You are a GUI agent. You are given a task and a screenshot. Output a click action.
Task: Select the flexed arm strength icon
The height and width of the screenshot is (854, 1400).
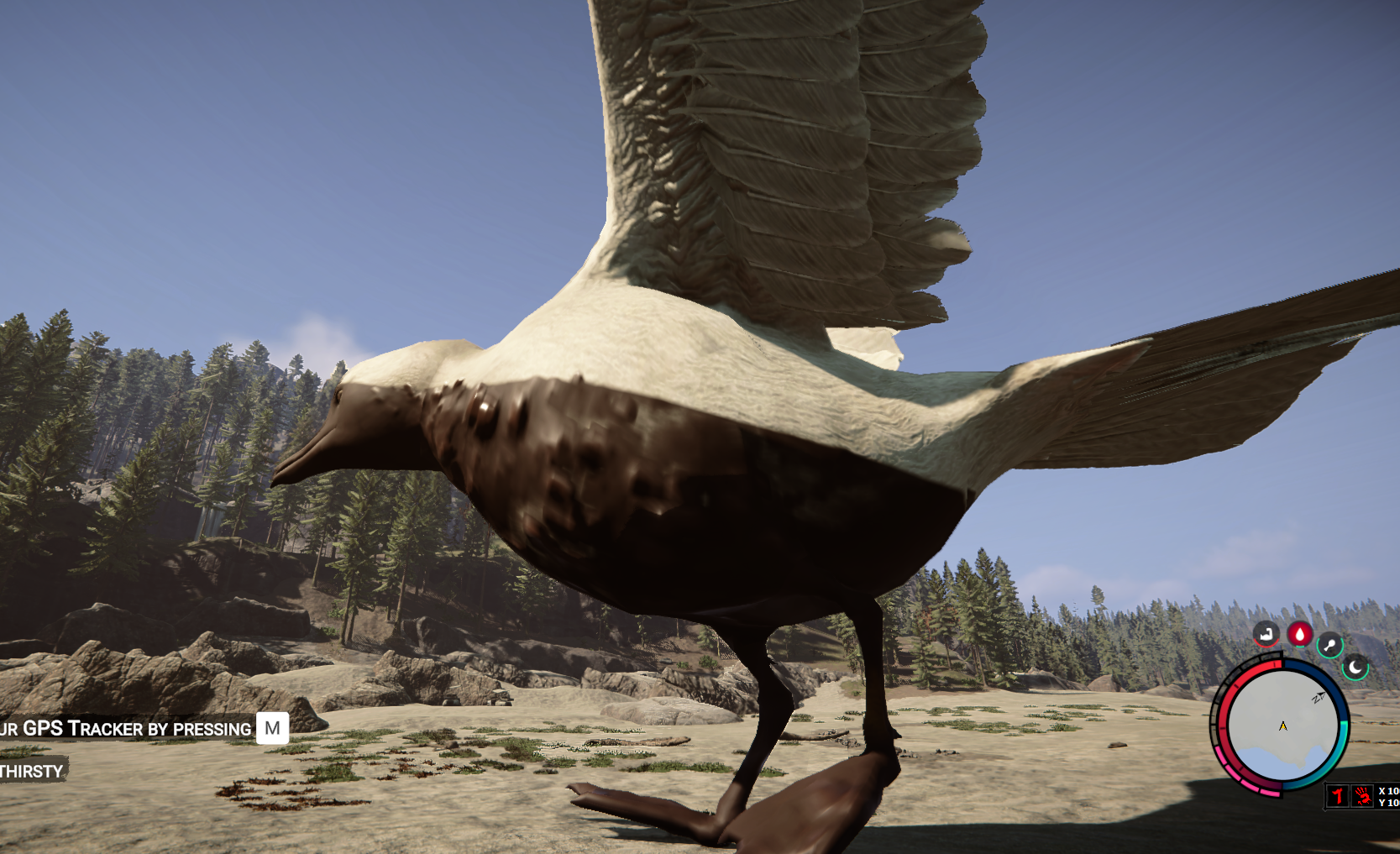pyautogui.click(x=1266, y=634)
